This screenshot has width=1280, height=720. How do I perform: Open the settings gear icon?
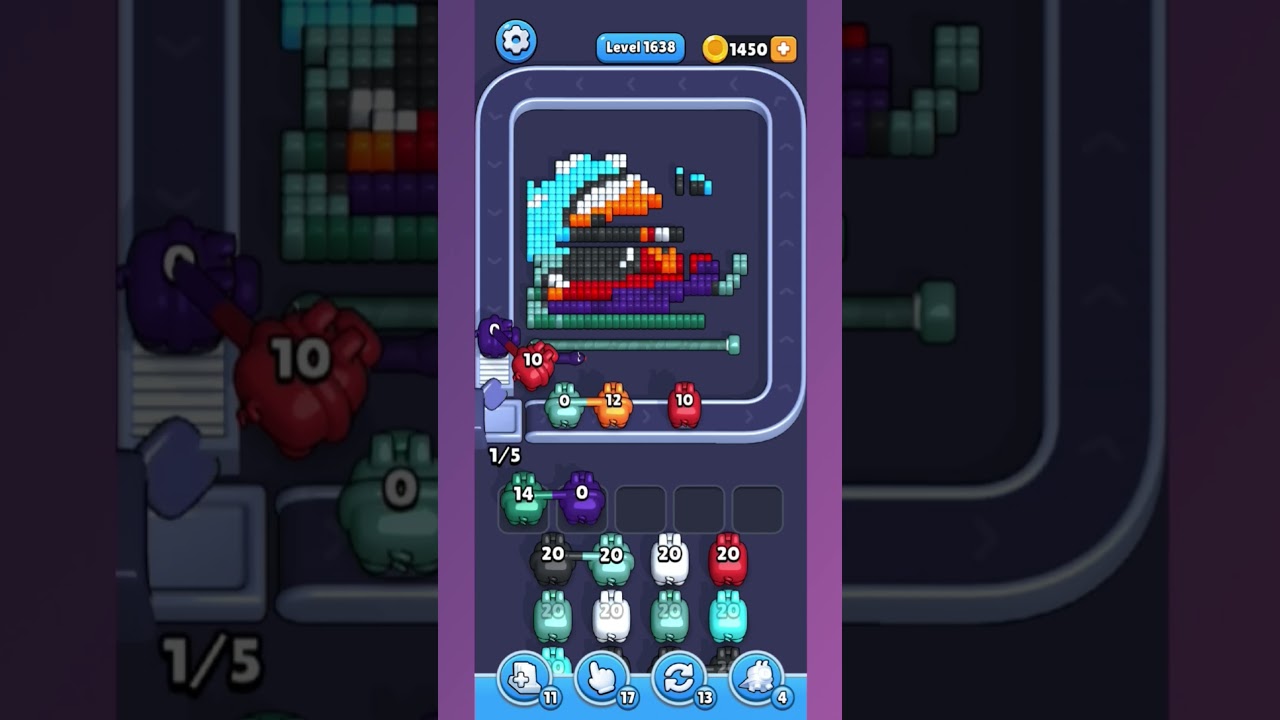click(516, 41)
